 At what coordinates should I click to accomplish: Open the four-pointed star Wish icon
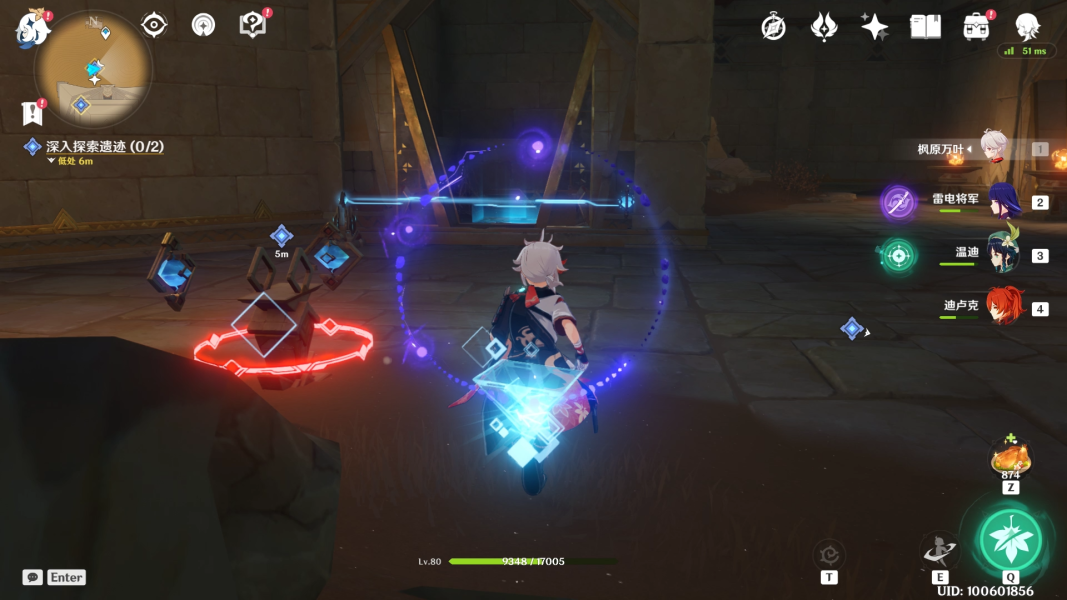pos(874,27)
